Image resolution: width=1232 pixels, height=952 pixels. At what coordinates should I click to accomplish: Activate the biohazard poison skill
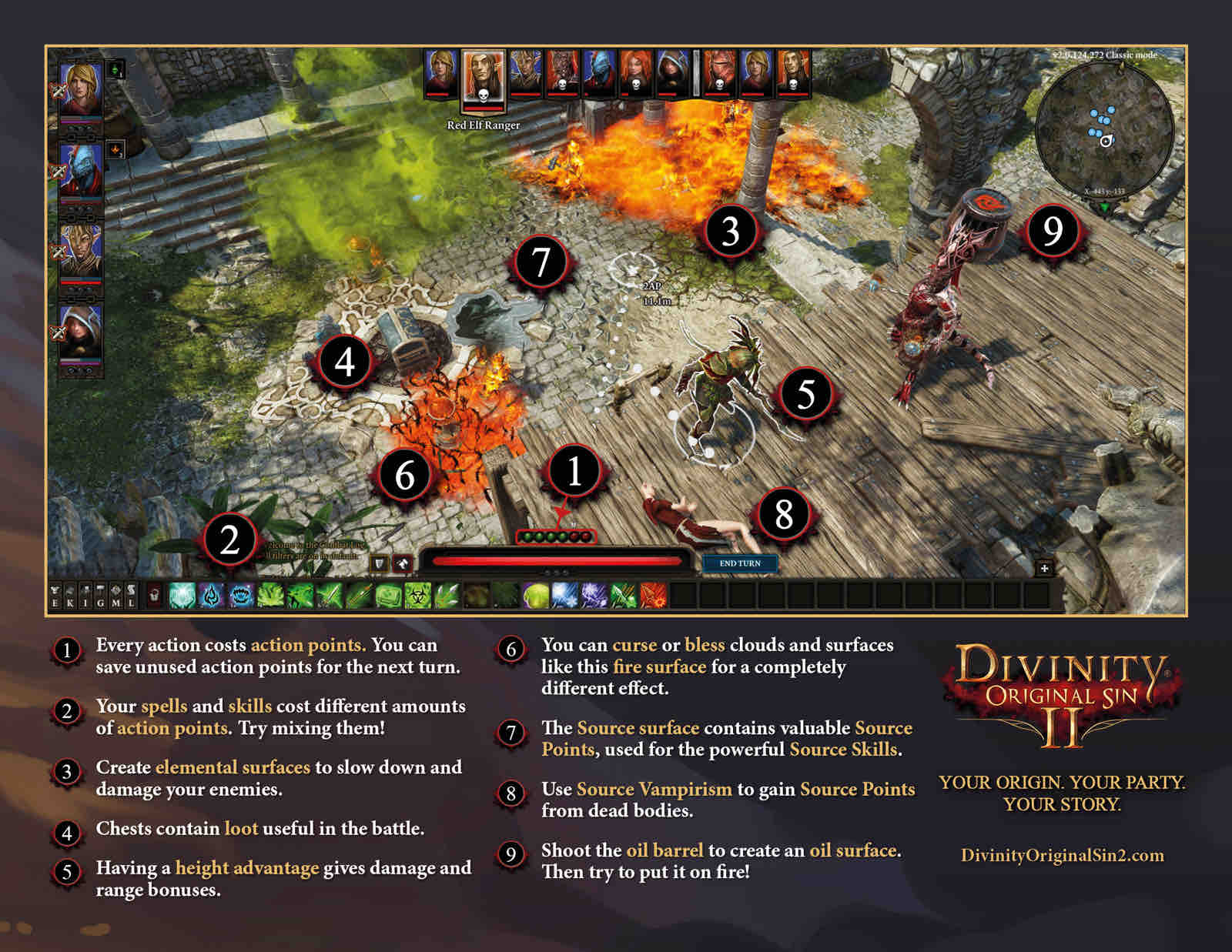(418, 596)
